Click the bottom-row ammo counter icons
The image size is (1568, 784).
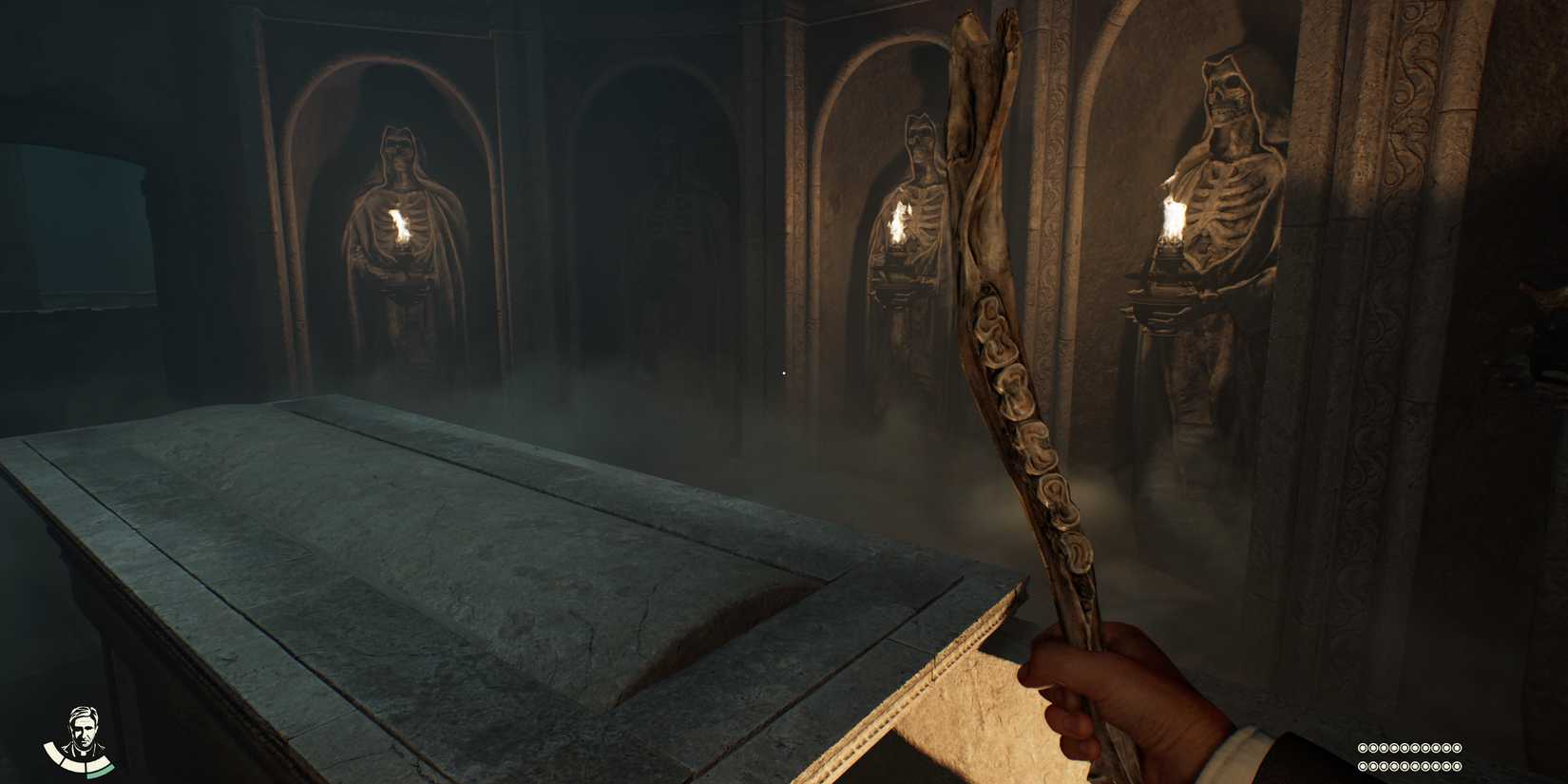1409,765
